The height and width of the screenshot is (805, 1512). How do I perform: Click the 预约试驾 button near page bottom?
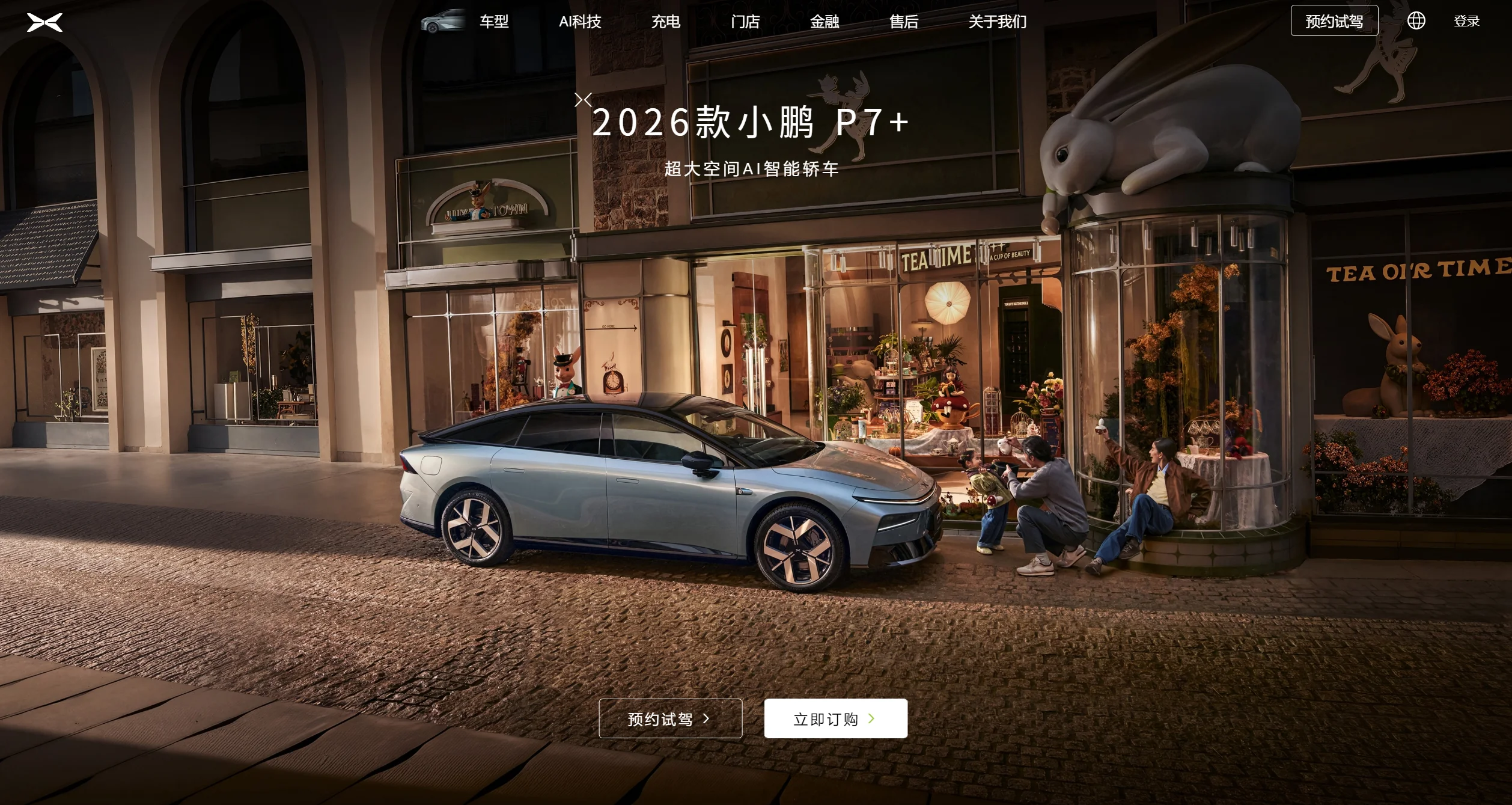point(670,718)
